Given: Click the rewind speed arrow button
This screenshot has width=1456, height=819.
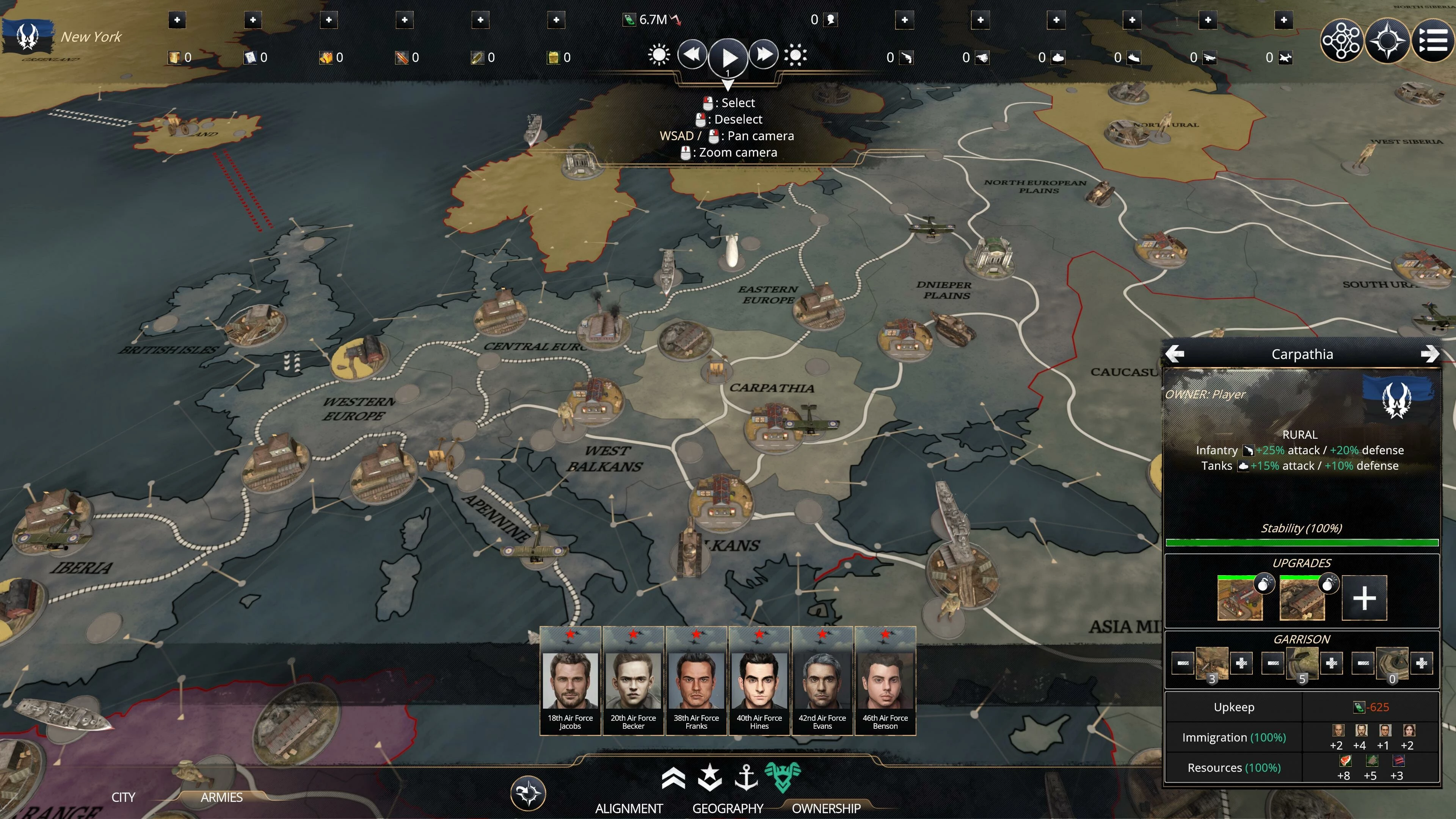Looking at the screenshot, I should [692, 55].
